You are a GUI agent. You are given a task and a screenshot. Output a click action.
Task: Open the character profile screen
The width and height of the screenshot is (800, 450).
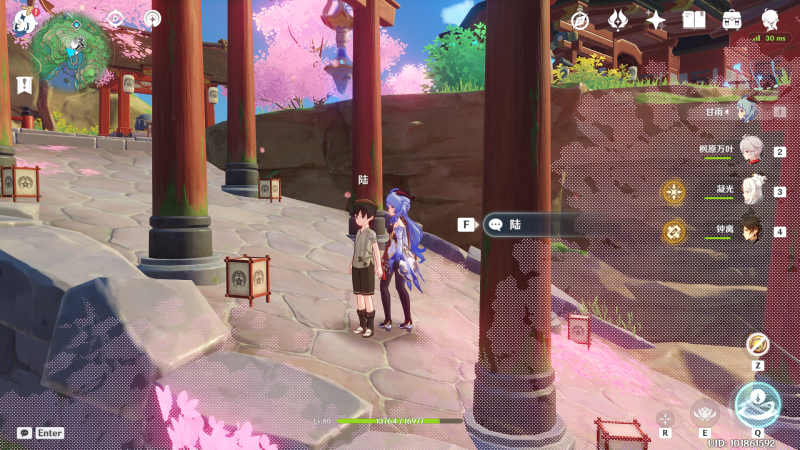[x=770, y=20]
